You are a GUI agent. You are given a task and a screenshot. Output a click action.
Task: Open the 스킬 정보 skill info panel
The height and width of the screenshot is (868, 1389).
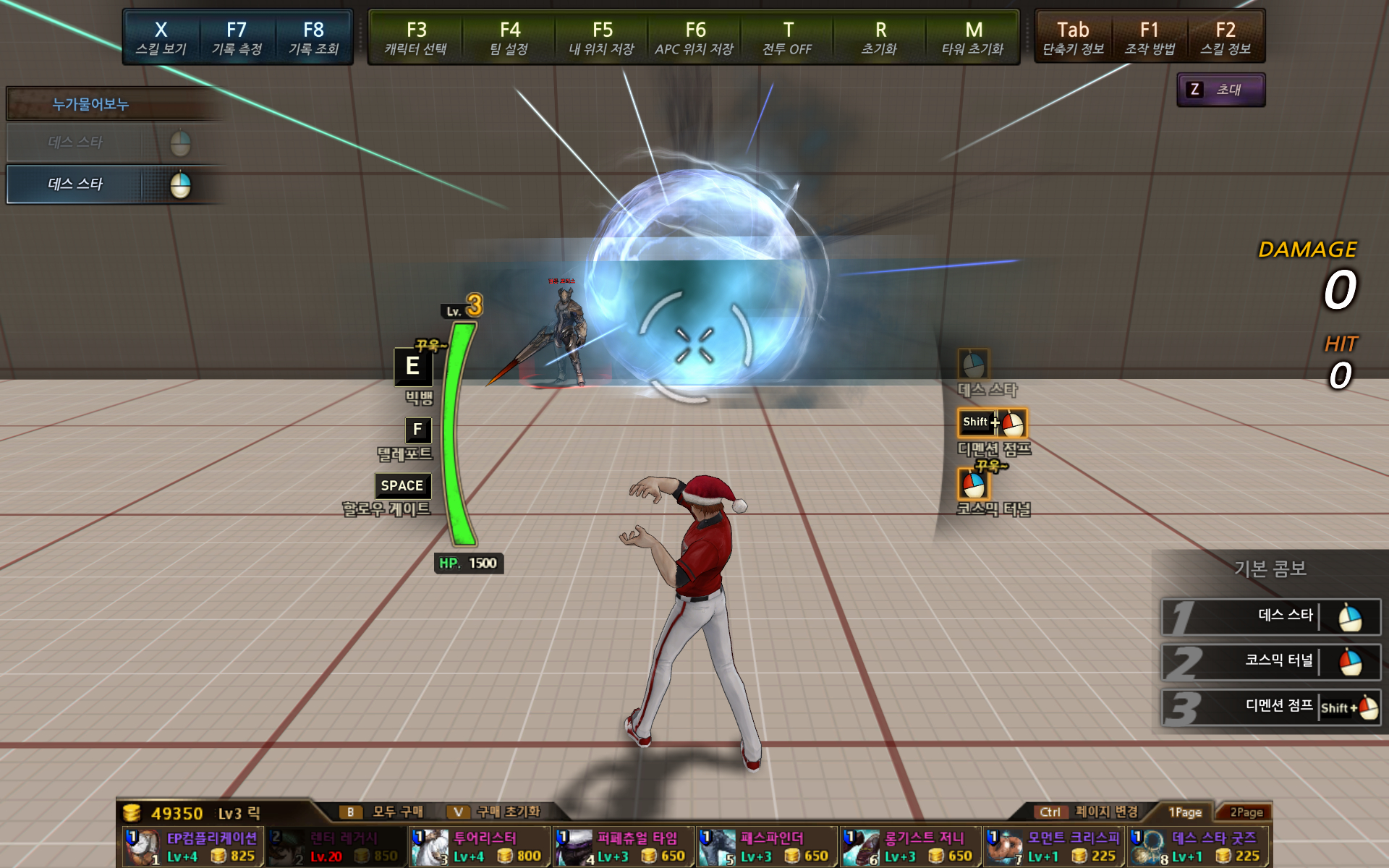pyautogui.click(x=1226, y=38)
